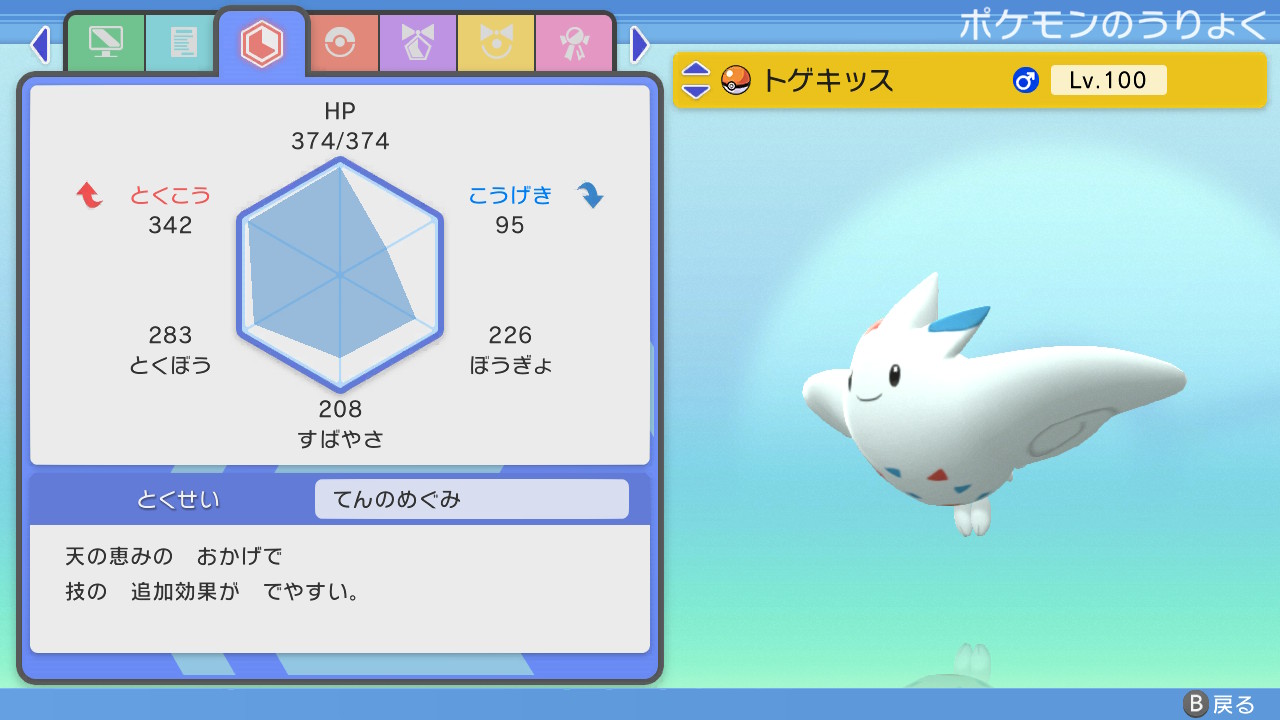This screenshot has height=720, width=1280.
Task: Select the yellow clown-face tab
Action: 496,42
